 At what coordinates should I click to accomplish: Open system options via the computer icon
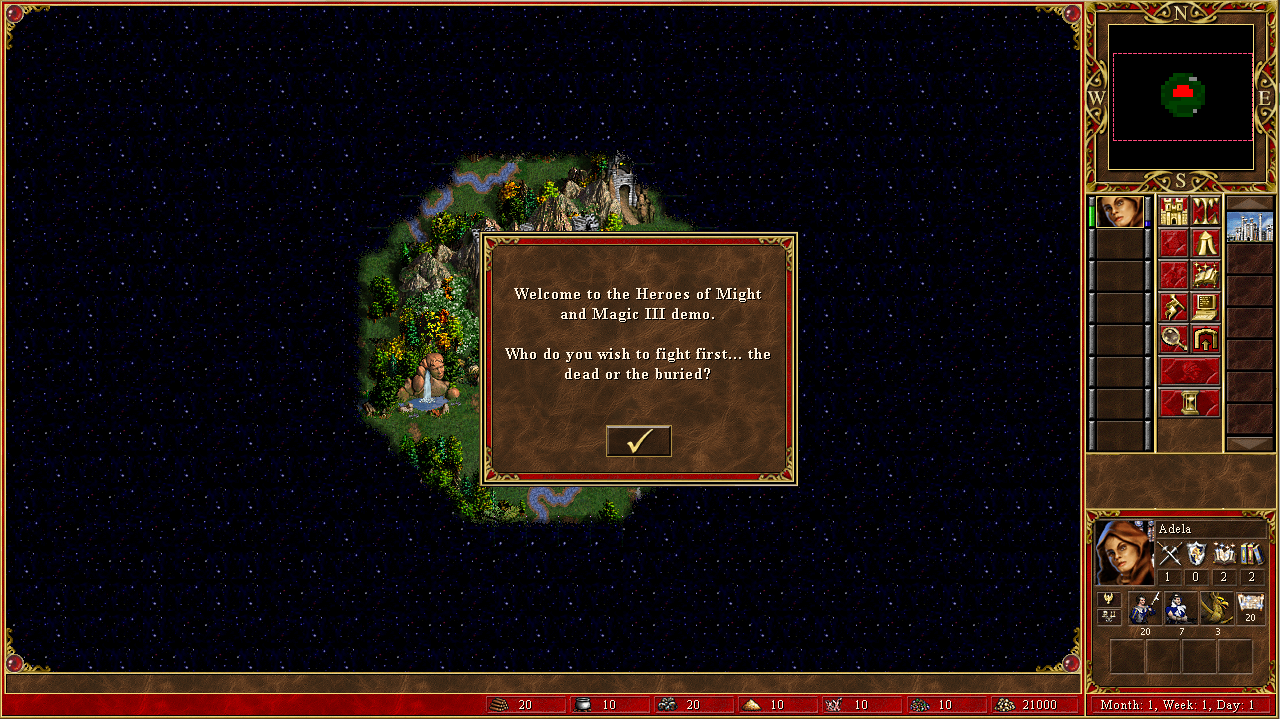1205,307
